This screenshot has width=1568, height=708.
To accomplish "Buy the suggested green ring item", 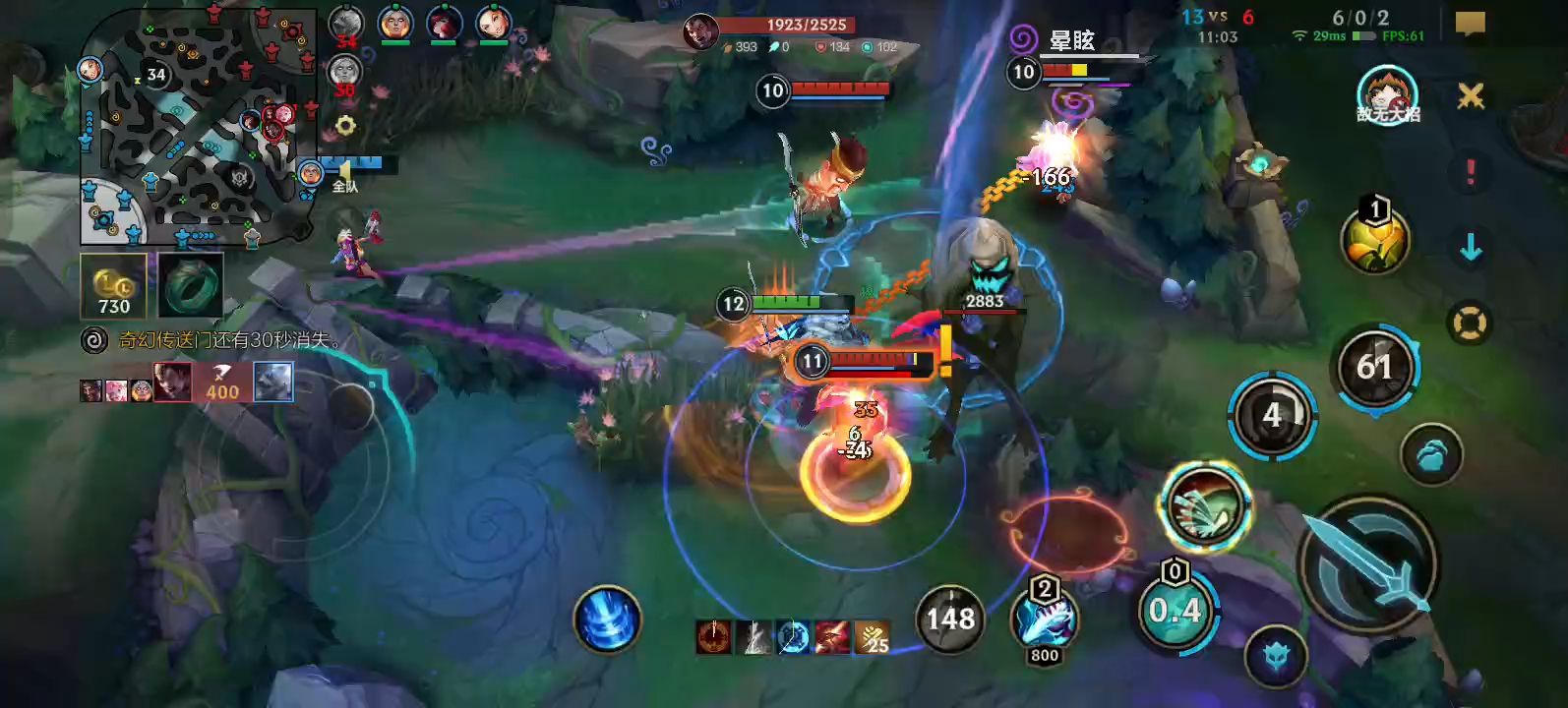I will coord(191,286).
